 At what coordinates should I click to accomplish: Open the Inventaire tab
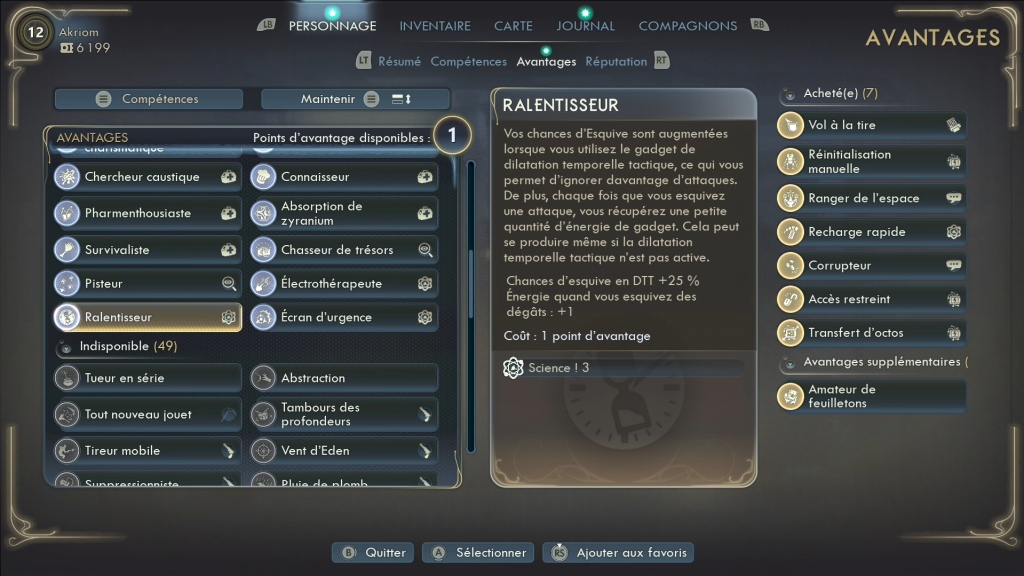[x=435, y=26]
